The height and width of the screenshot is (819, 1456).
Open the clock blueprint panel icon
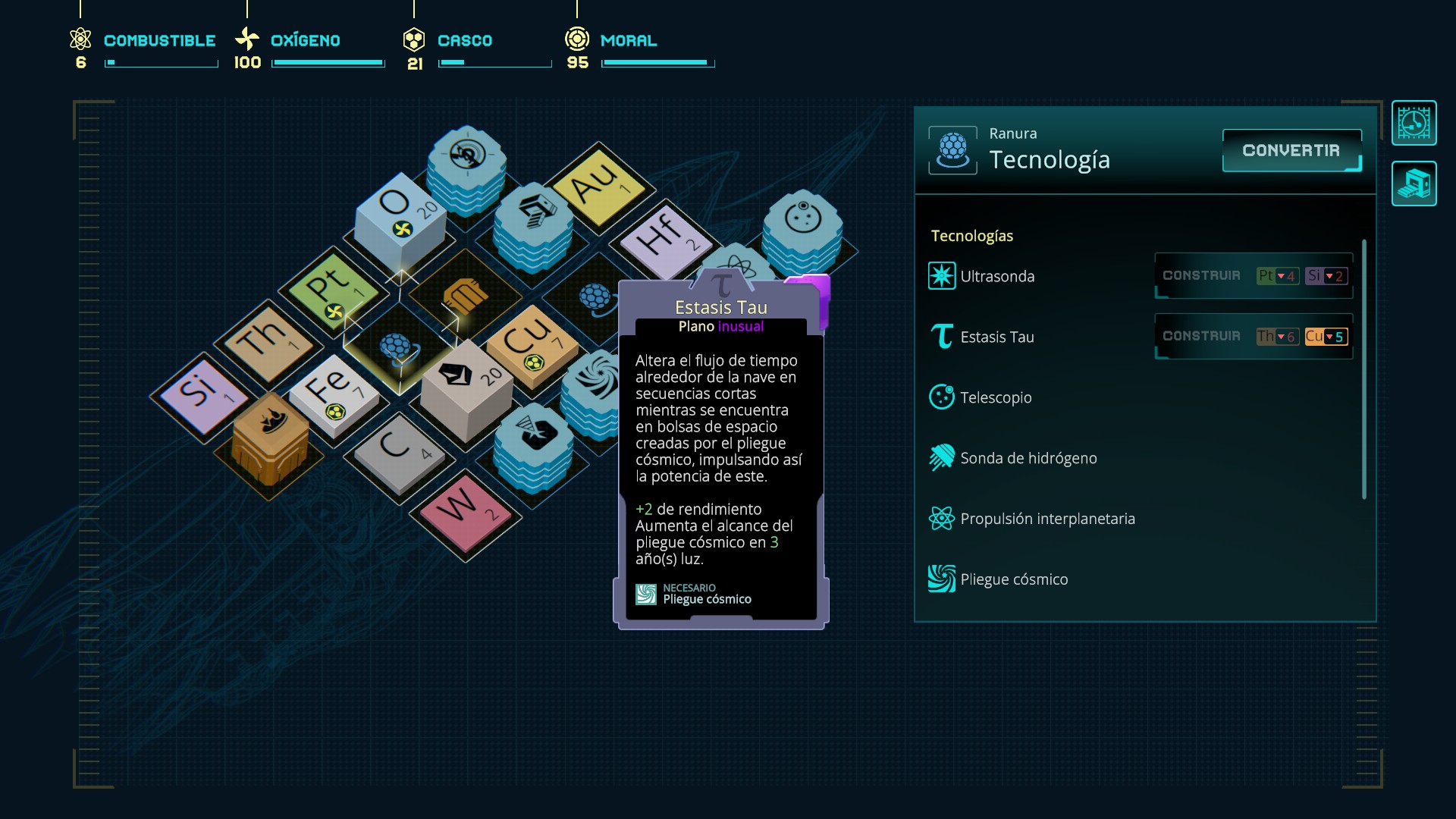tap(1414, 123)
